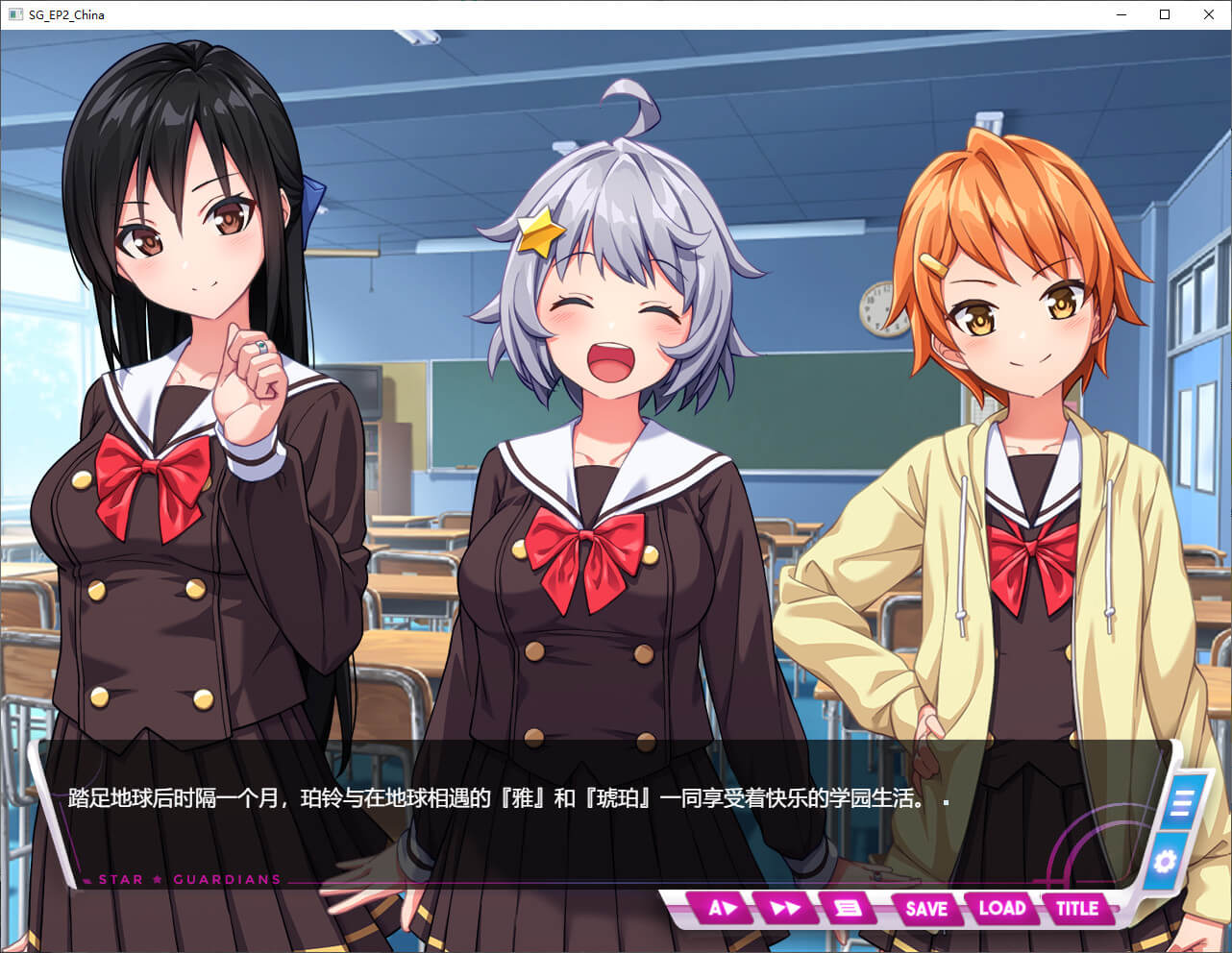Activate the fast-forward skip button
The height and width of the screenshot is (953, 1232).
(784, 908)
